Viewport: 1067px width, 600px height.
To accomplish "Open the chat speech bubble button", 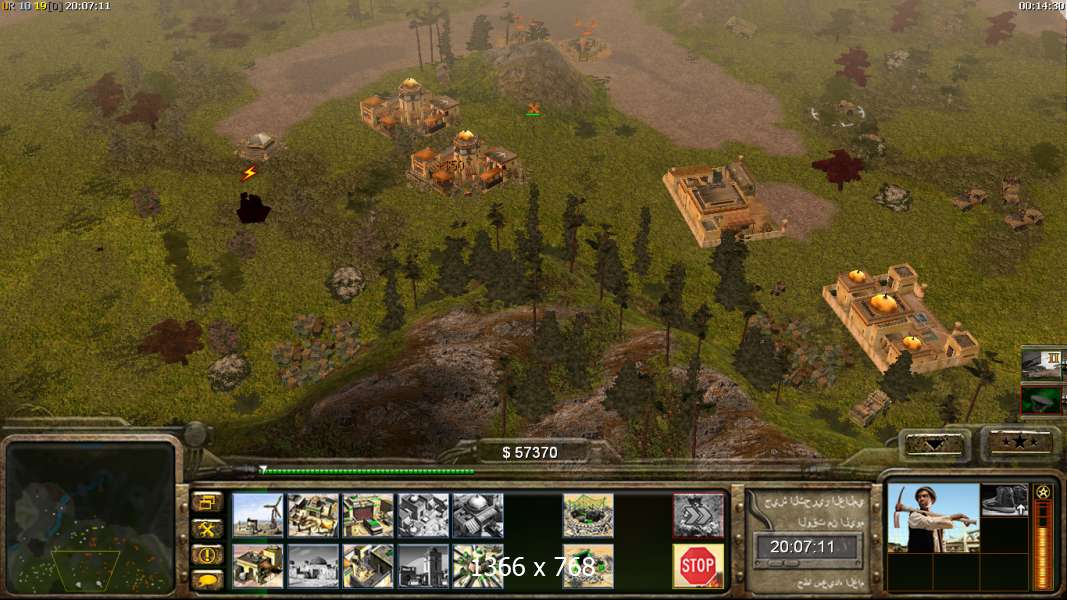I will [x=208, y=579].
